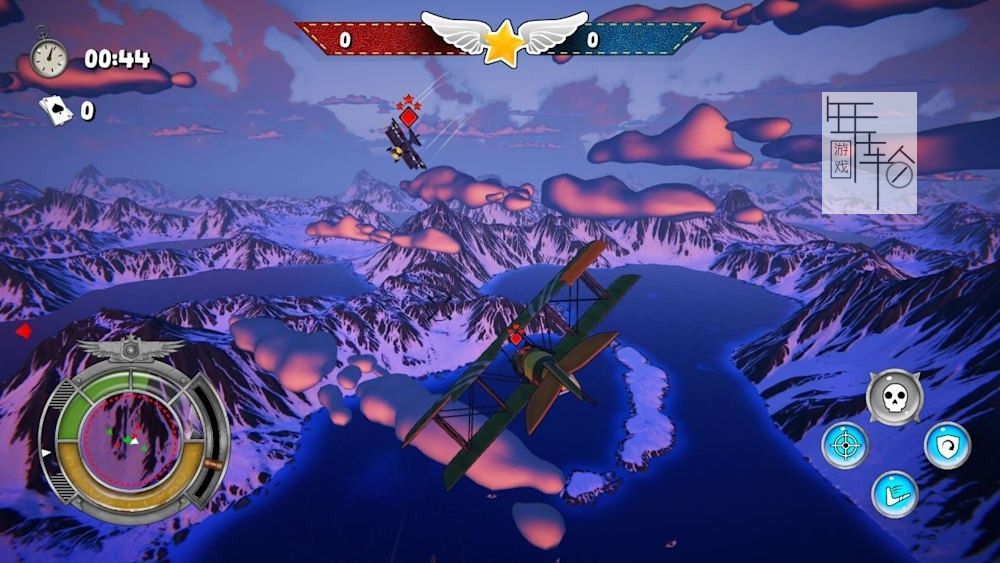Activate the crosshair targeting ability
1000x563 pixels.
tap(845, 445)
